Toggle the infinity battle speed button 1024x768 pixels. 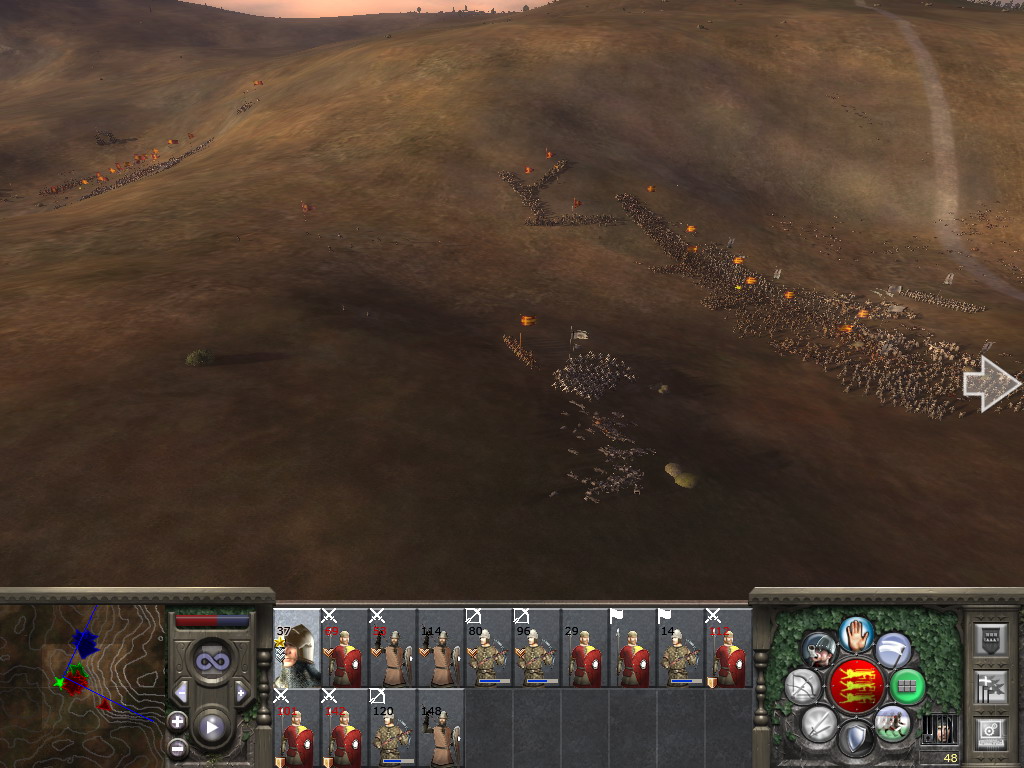211,662
